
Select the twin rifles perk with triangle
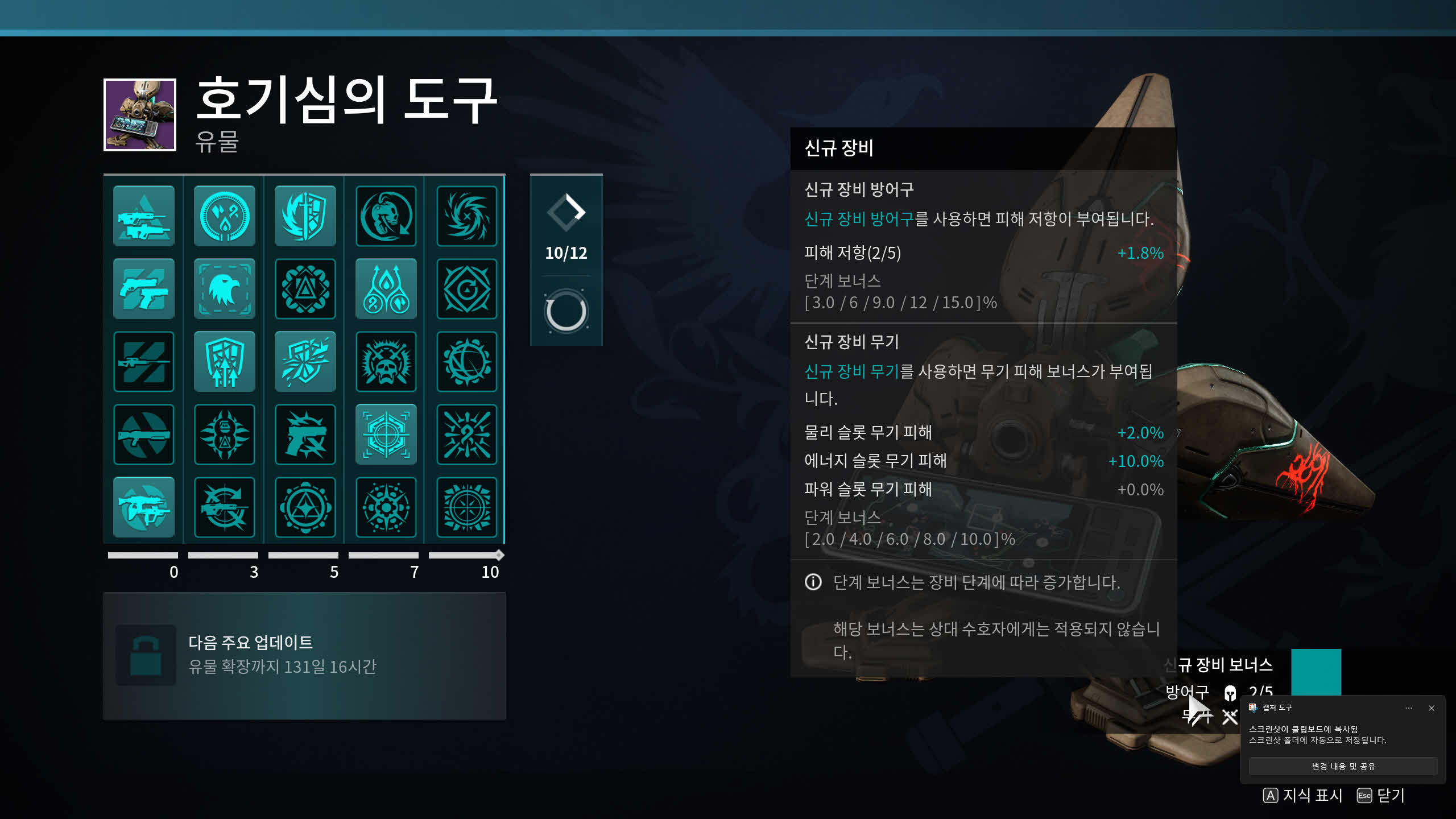(144, 216)
